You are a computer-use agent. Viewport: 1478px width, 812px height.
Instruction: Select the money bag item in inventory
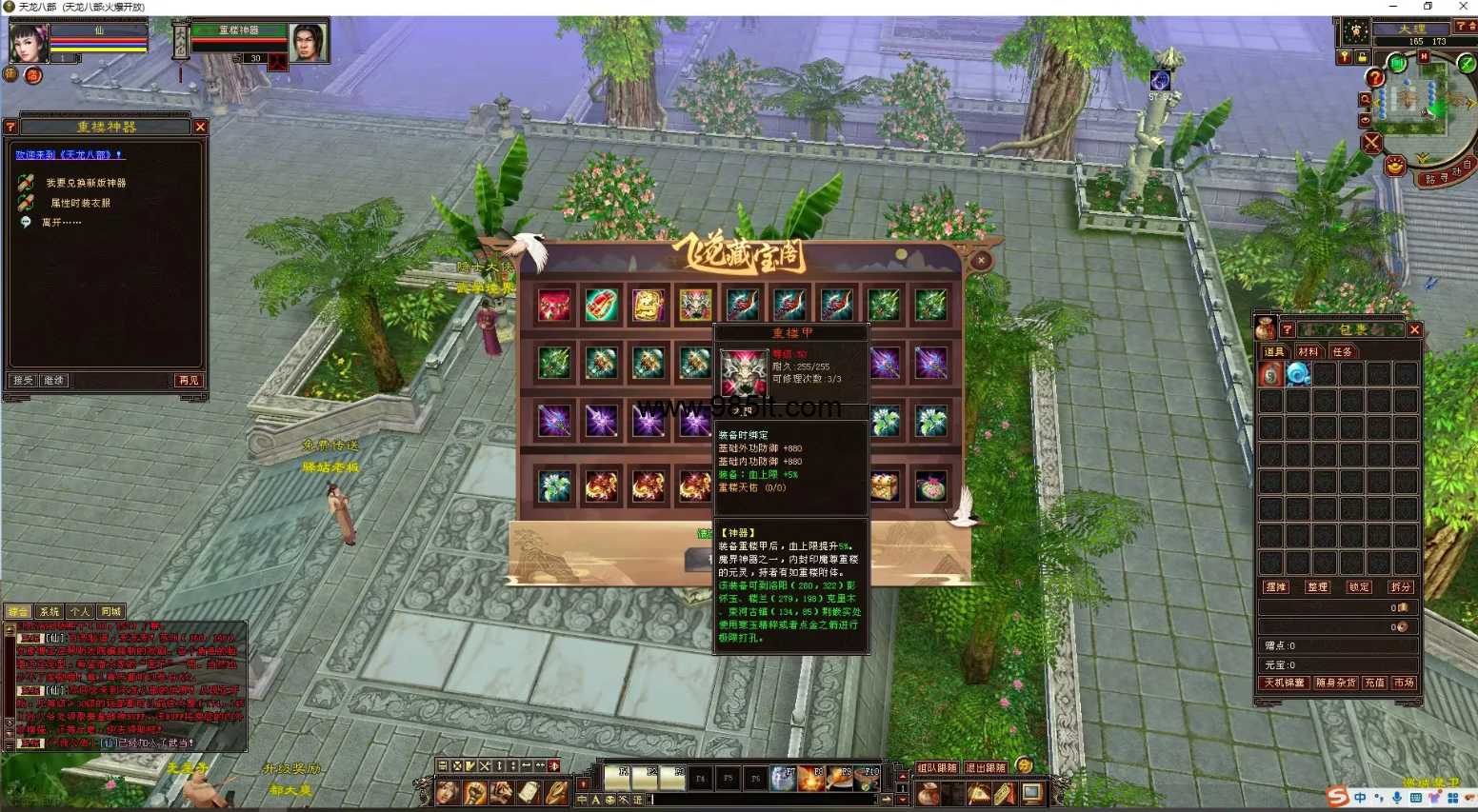(x=1271, y=374)
